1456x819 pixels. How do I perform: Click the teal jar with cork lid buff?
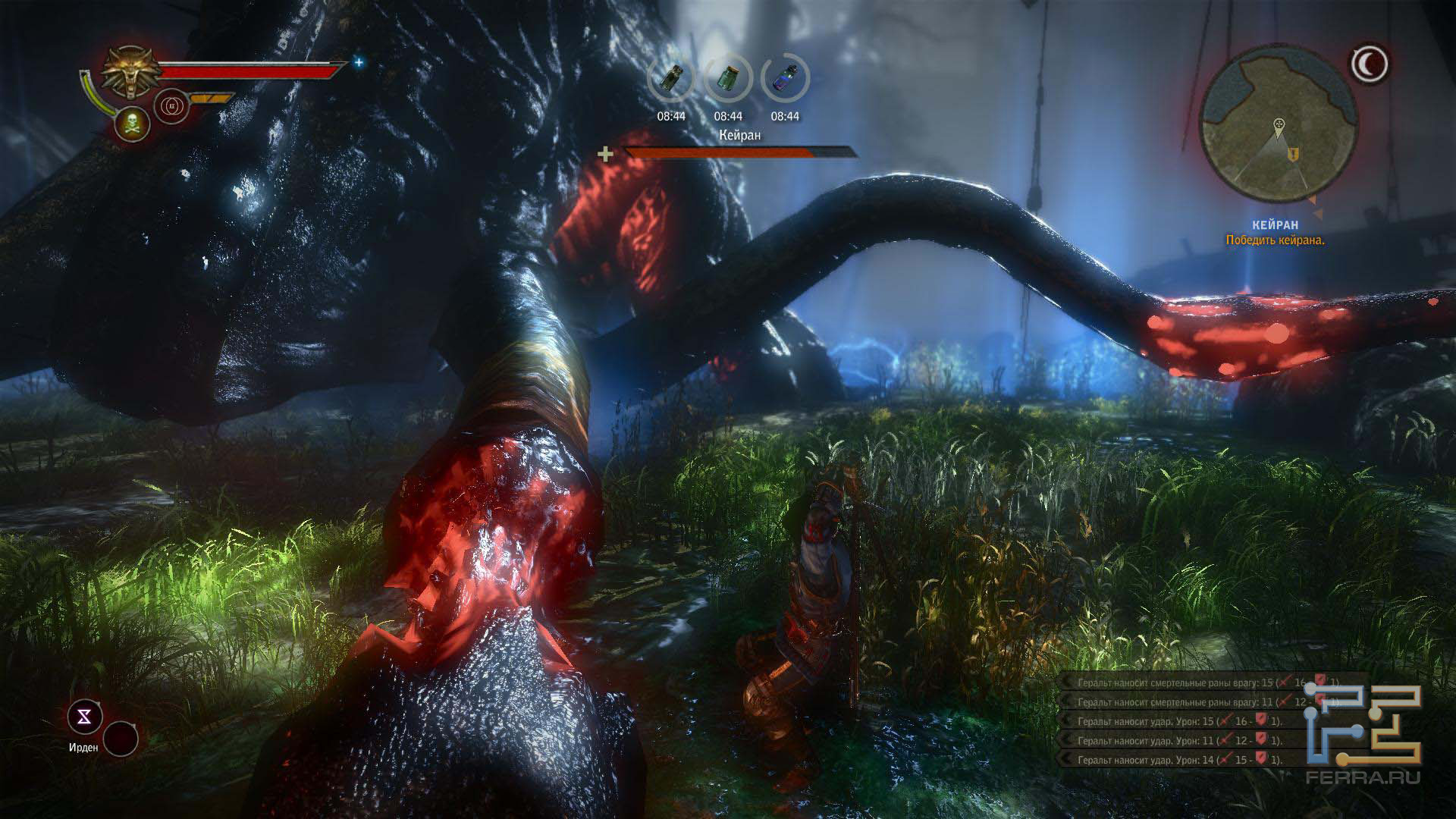(728, 79)
